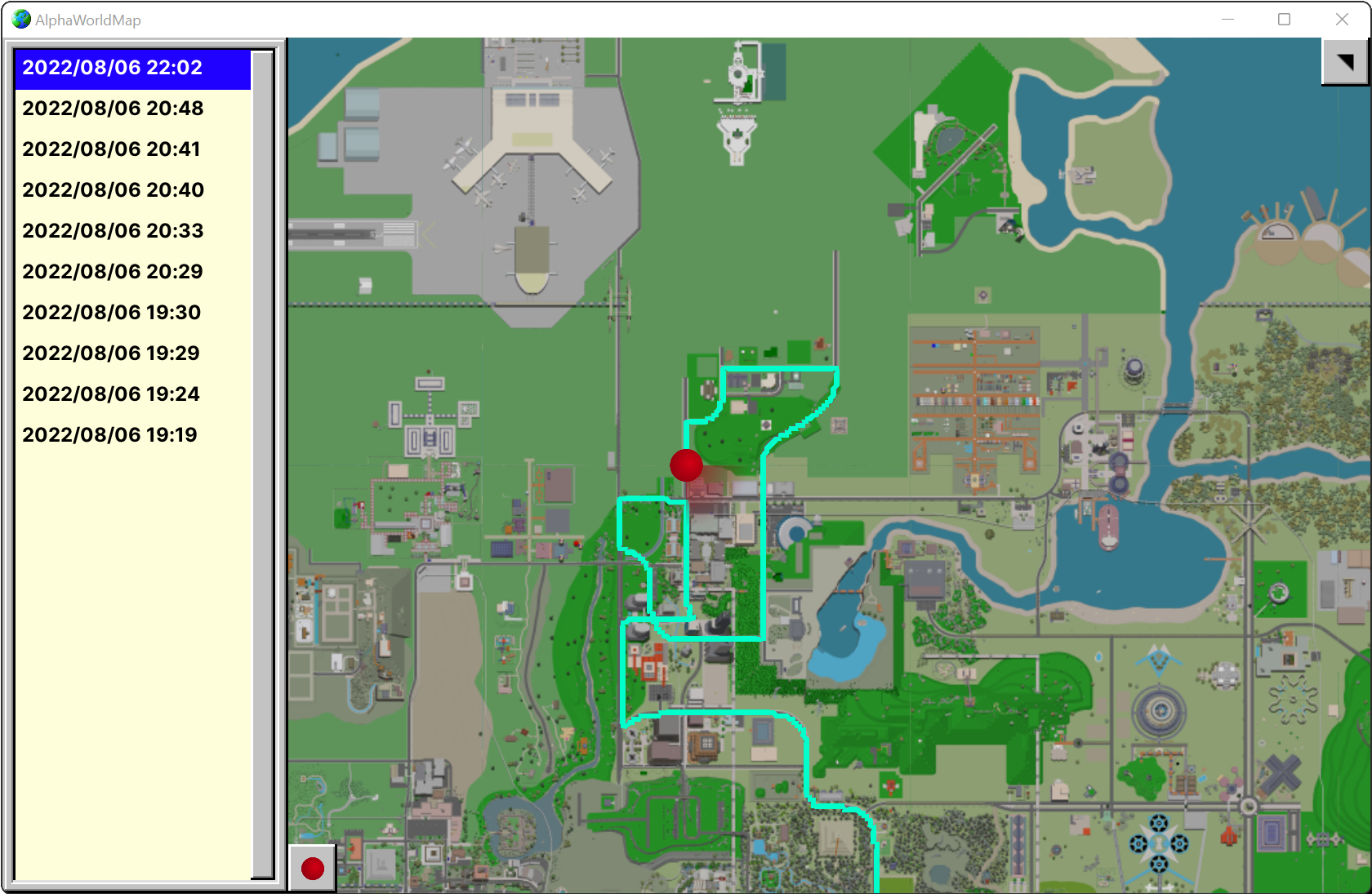Select the 2022/08/06 19:24 entry
The height and width of the screenshot is (894, 1372).
pos(110,394)
